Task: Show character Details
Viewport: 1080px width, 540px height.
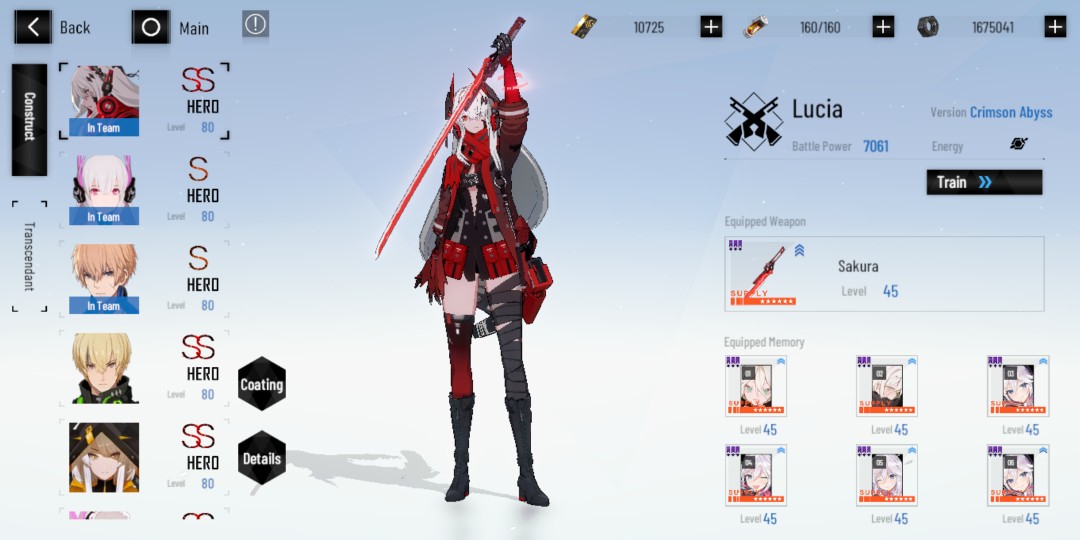Action: tap(262, 458)
